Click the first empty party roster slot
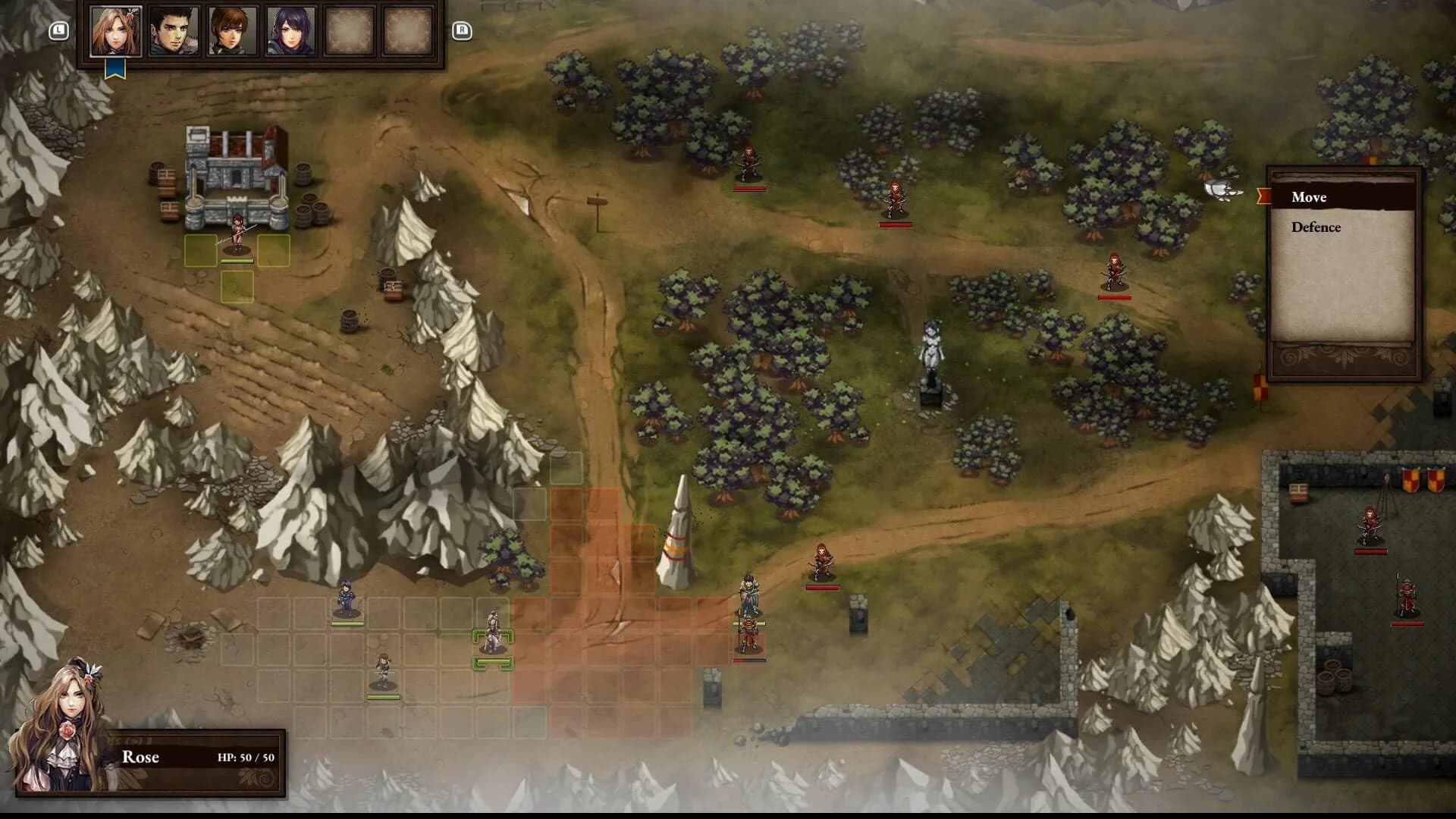 click(349, 32)
